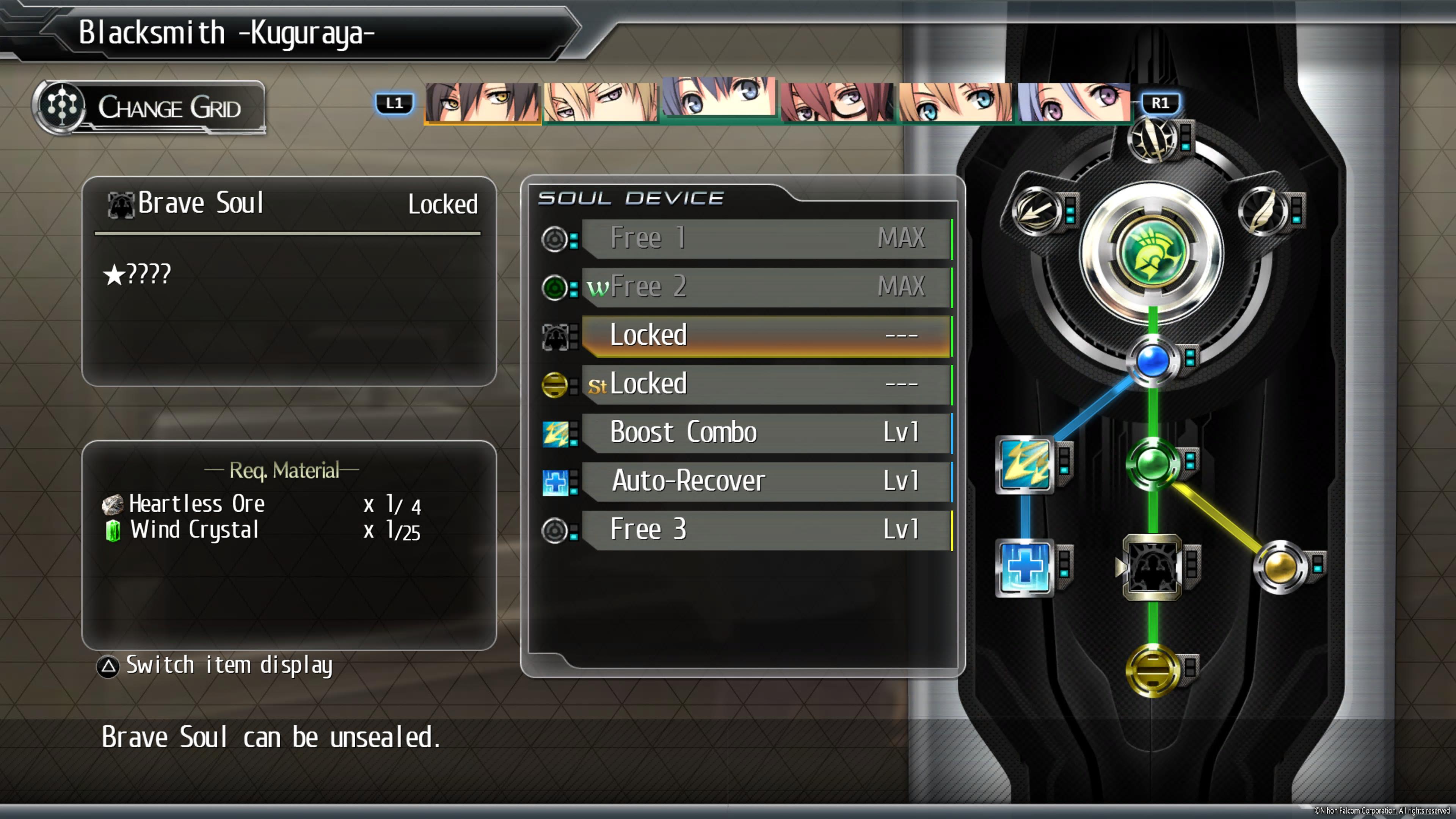Select the highlighted Locked Brave Soul row

coord(766,335)
